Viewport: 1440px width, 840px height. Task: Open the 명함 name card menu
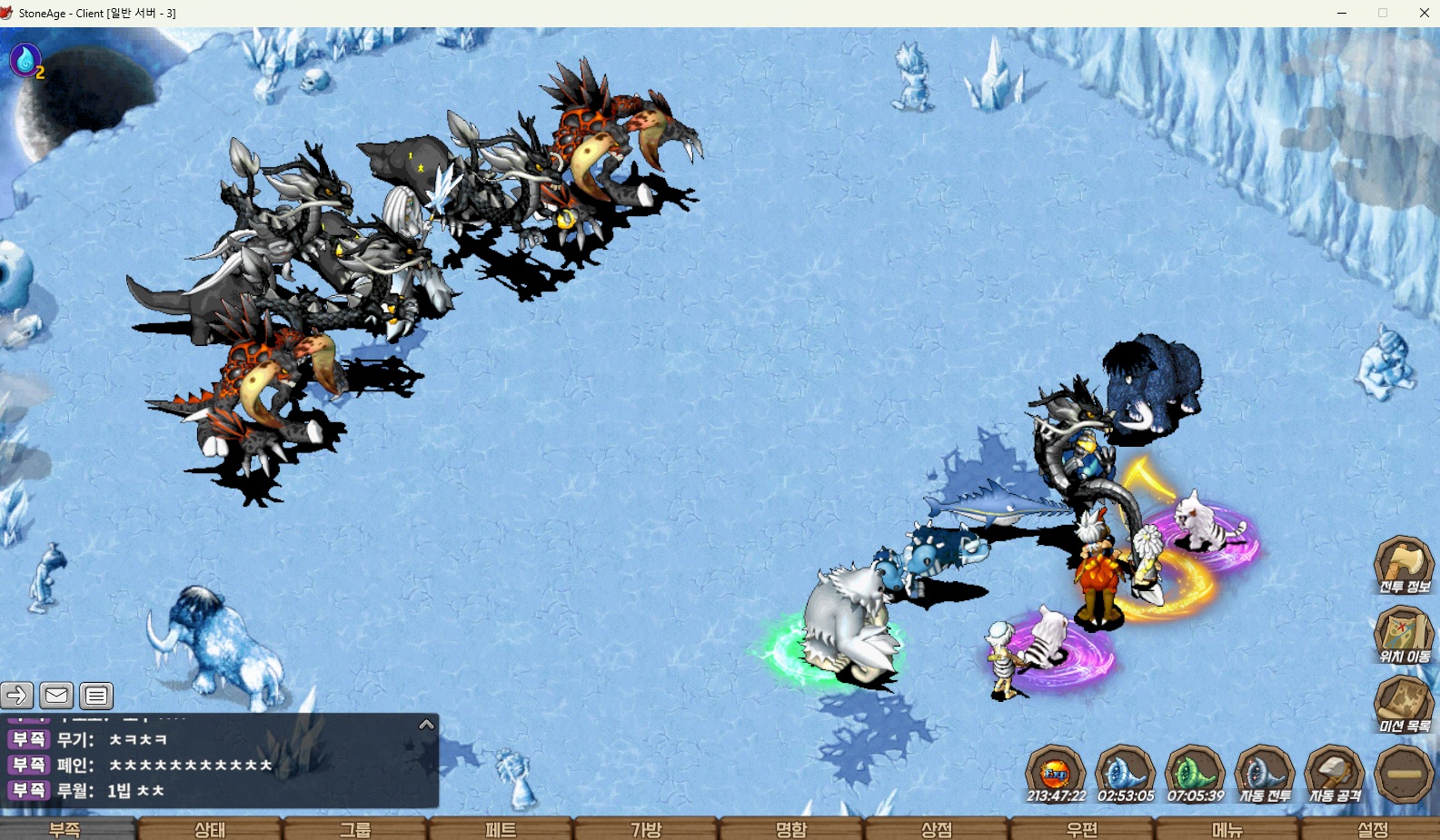(x=791, y=828)
